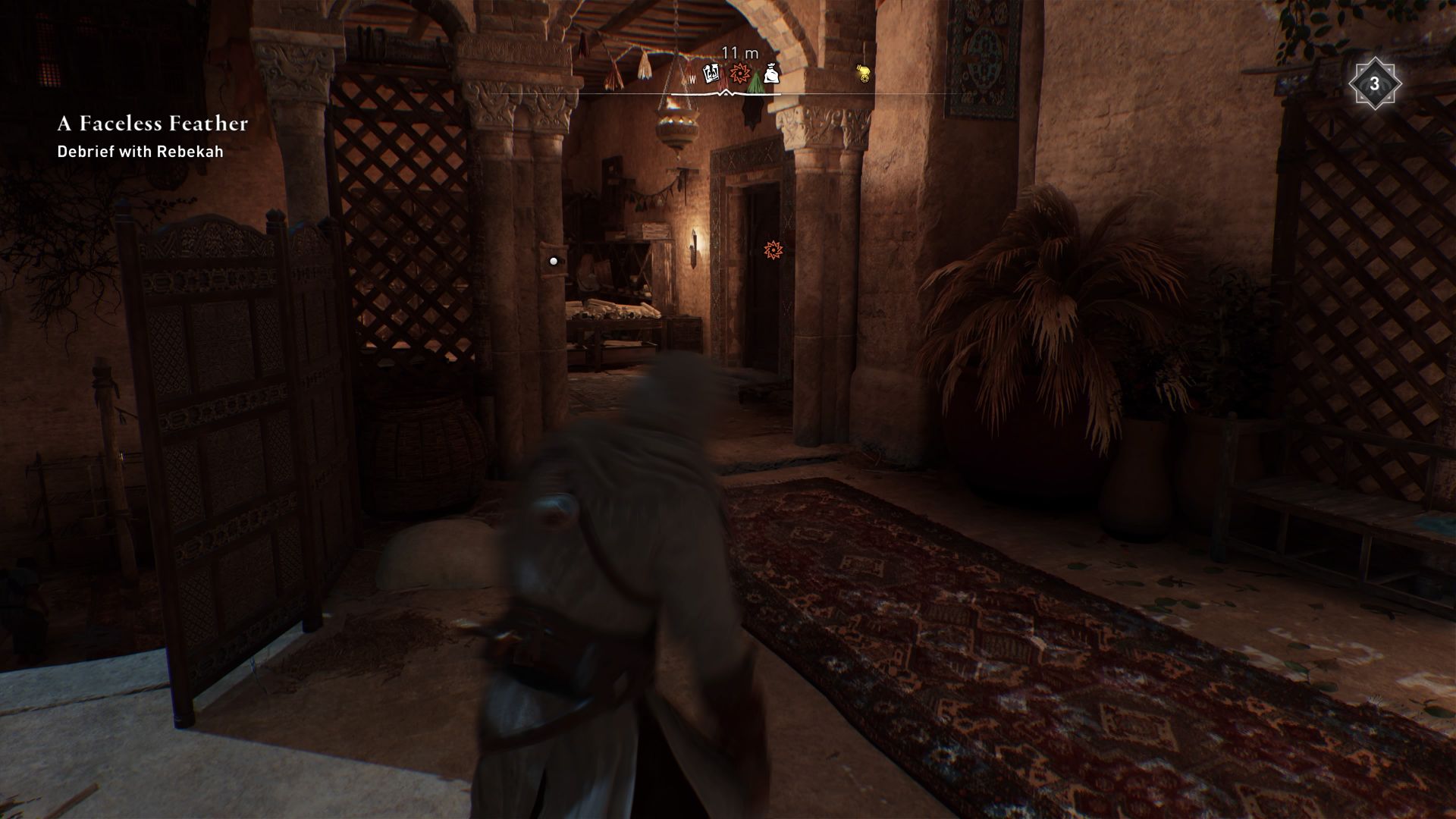Click the 11 m distance readout

[x=739, y=53]
